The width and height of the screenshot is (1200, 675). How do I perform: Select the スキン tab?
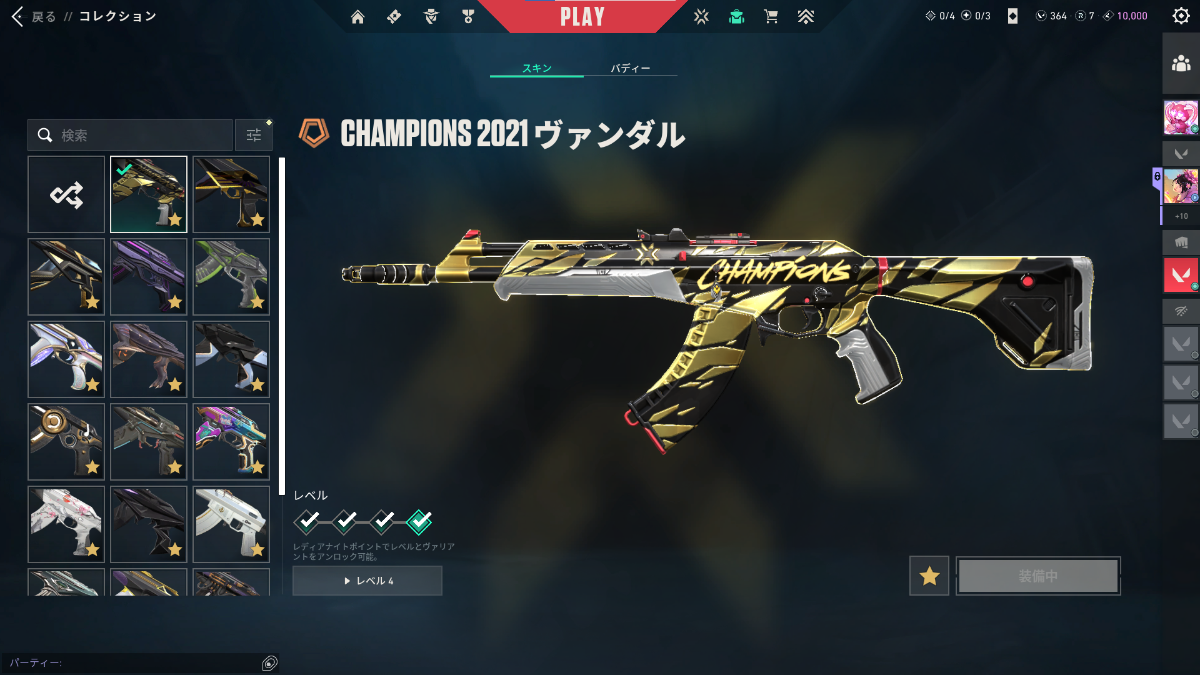pyautogui.click(x=536, y=68)
